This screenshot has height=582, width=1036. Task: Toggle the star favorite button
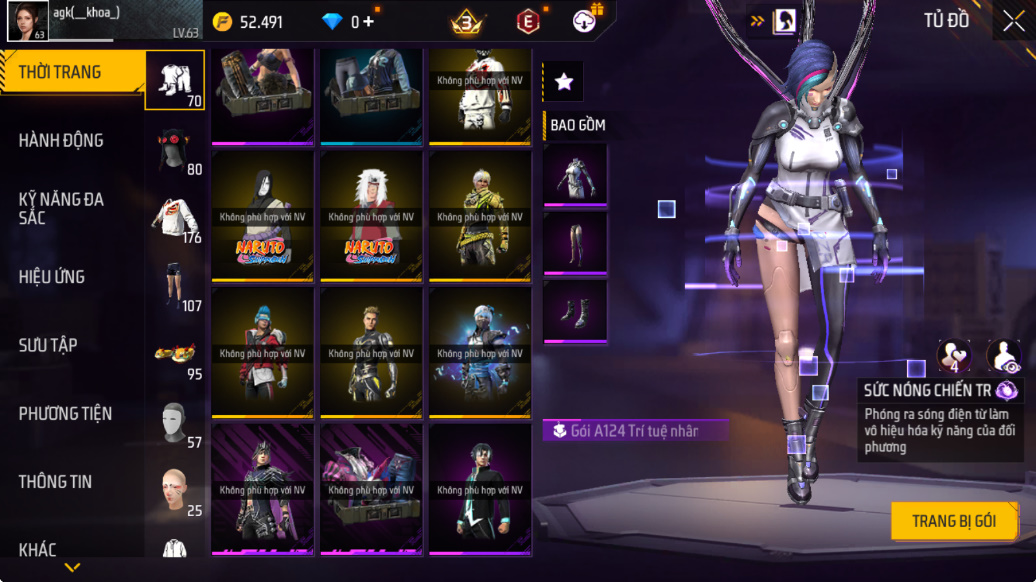coord(564,82)
